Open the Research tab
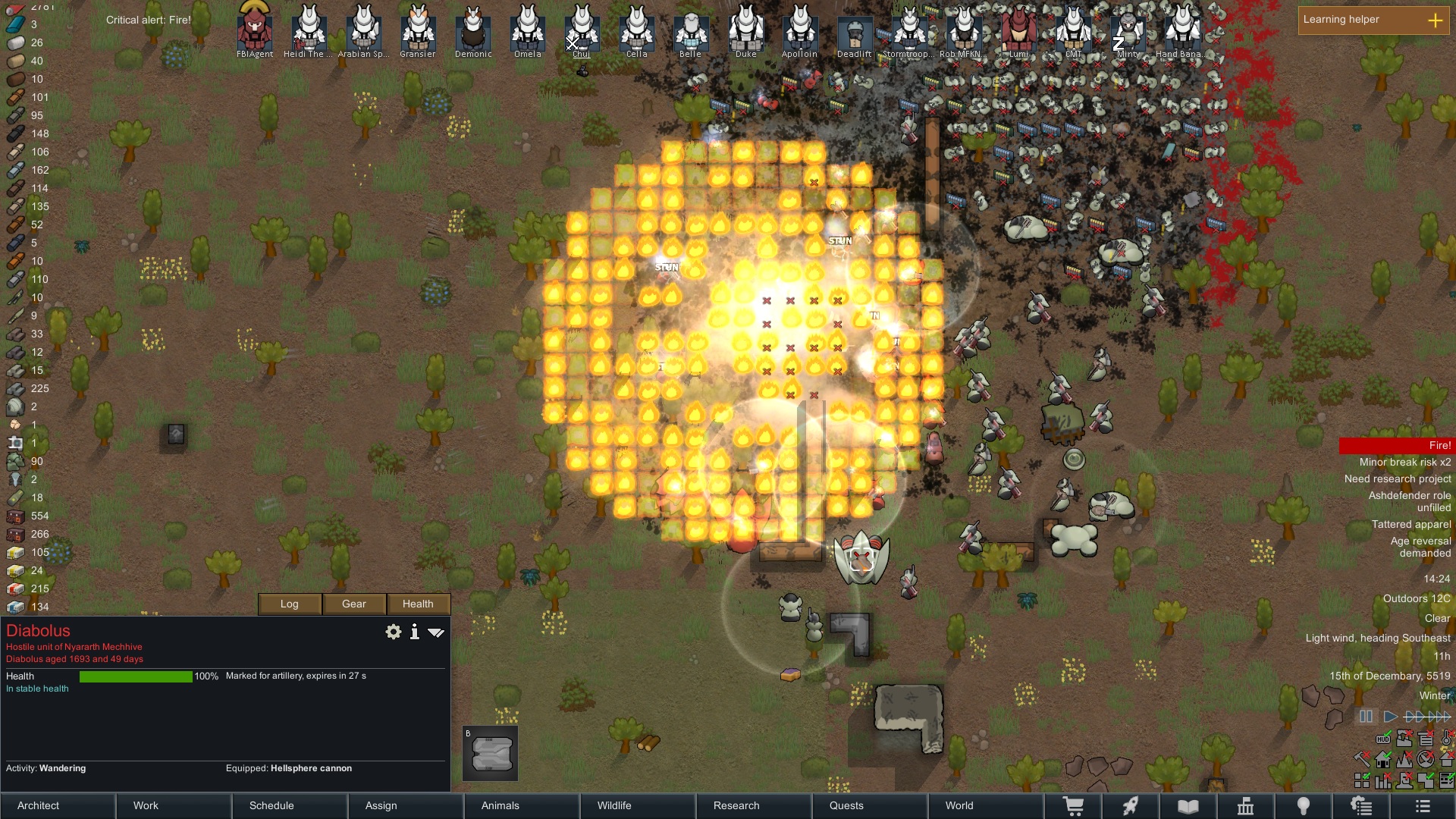 click(x=754, y=805)
